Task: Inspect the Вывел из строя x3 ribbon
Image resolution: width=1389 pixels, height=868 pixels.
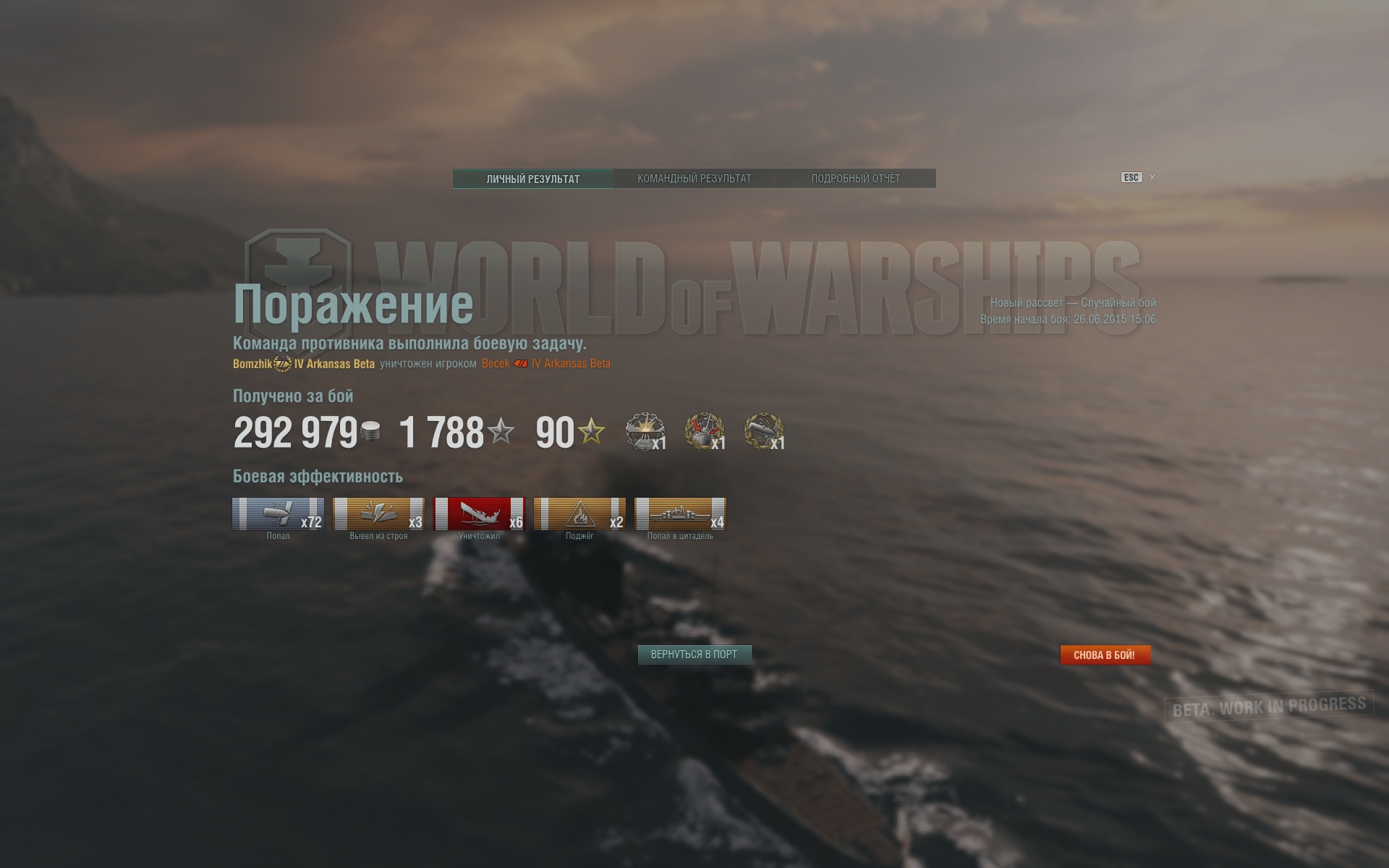Action: pyautogui.click(x=378, y=514)
